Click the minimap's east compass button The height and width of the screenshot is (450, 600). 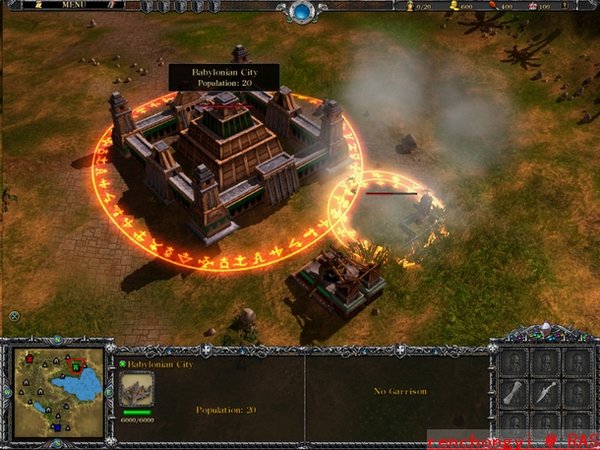pos(110,394)
